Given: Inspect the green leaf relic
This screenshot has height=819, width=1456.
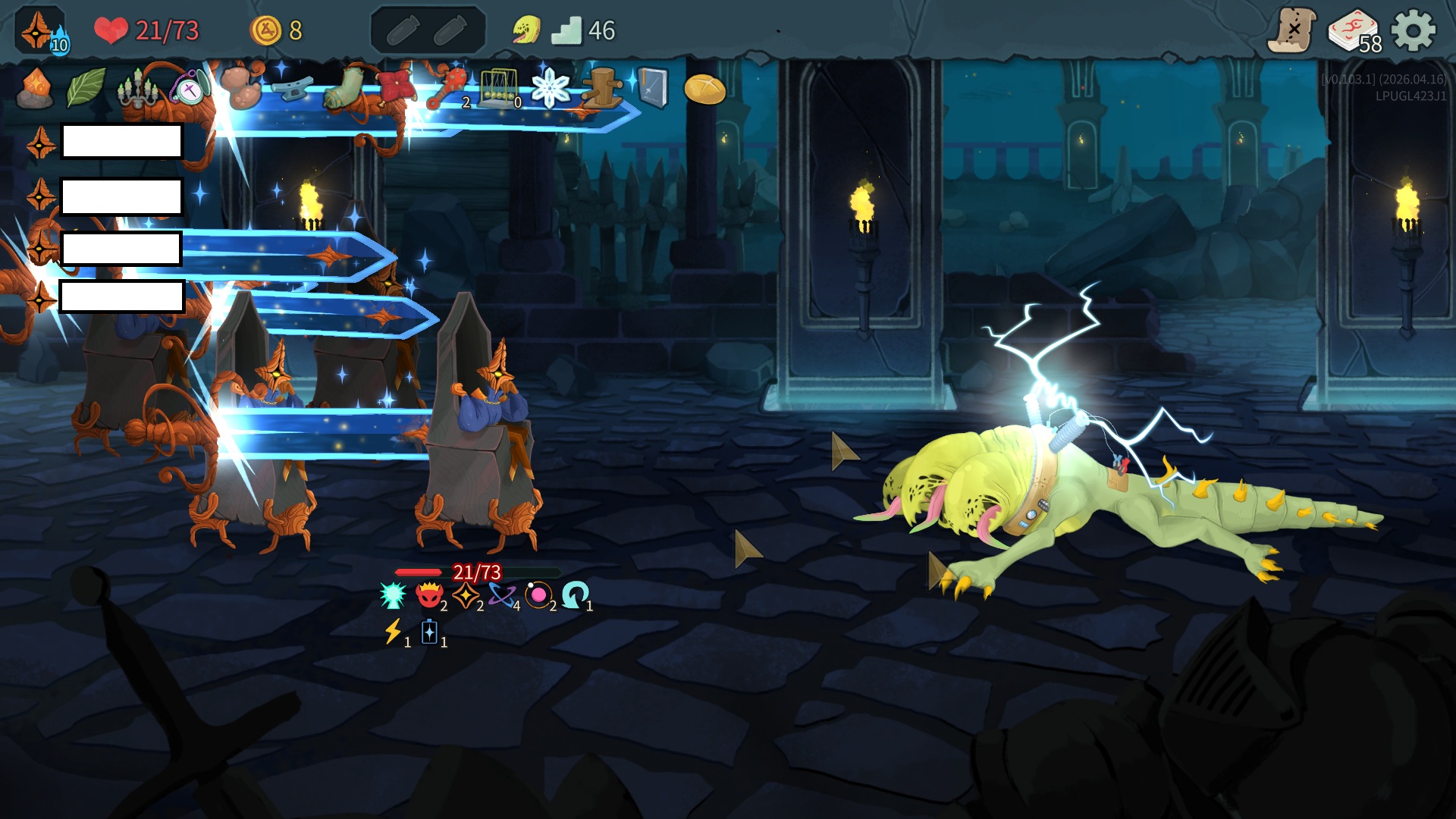Looking at the screenshot, I should click(86, 89).
